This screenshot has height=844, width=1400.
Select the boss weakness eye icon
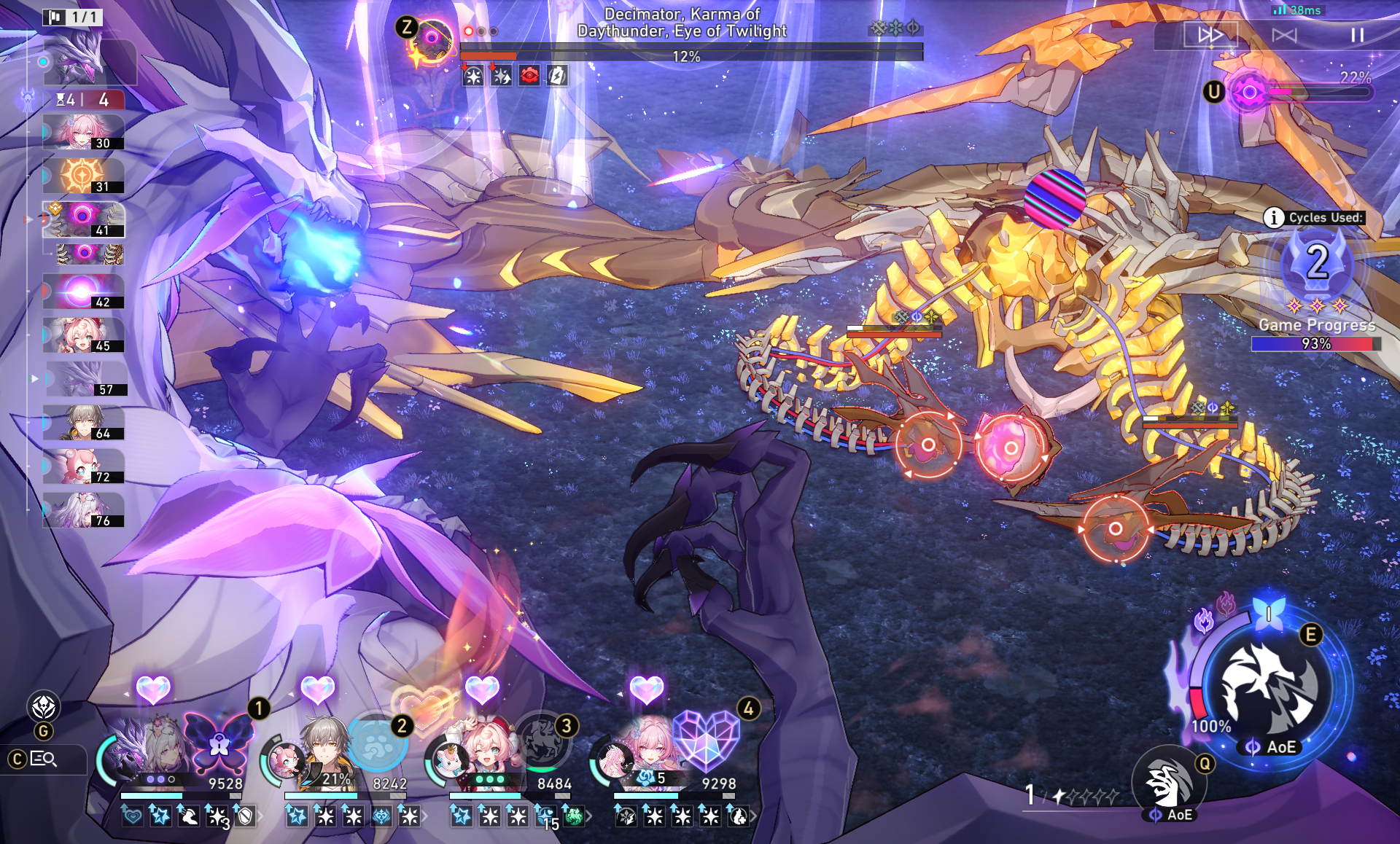click(x=432, y=37)
